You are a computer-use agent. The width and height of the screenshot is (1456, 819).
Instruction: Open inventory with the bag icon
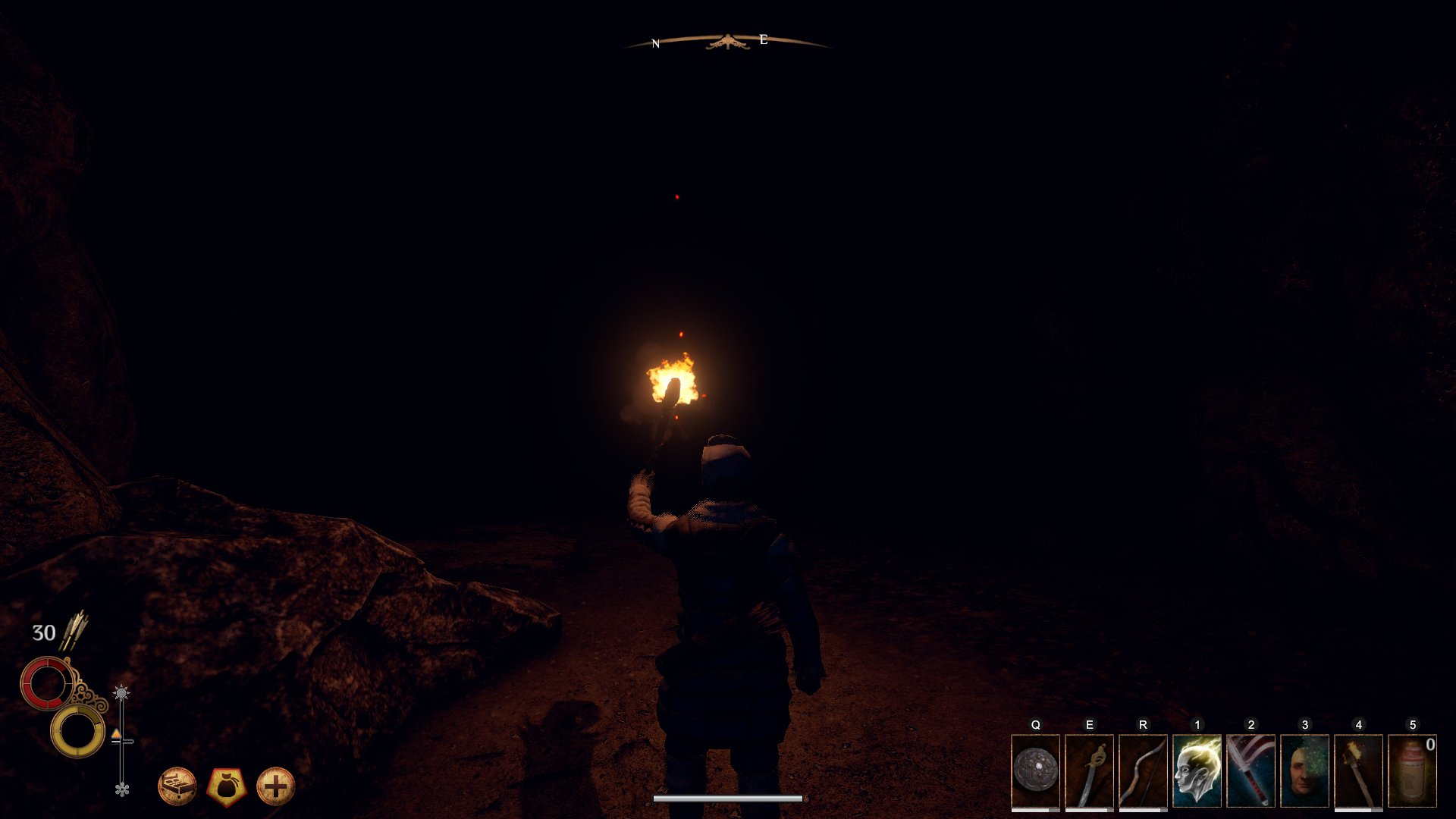[228, 786]
